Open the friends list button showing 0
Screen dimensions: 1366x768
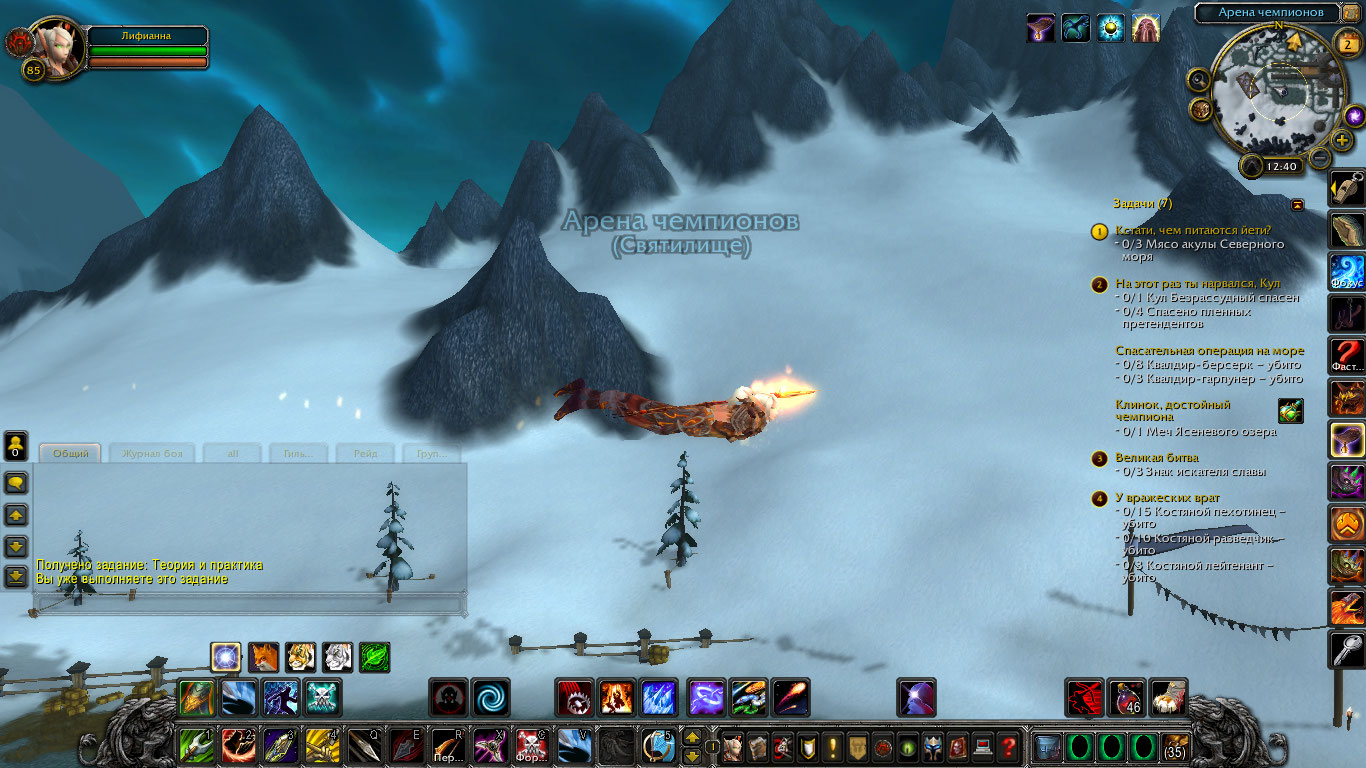(x=16, y=445)
